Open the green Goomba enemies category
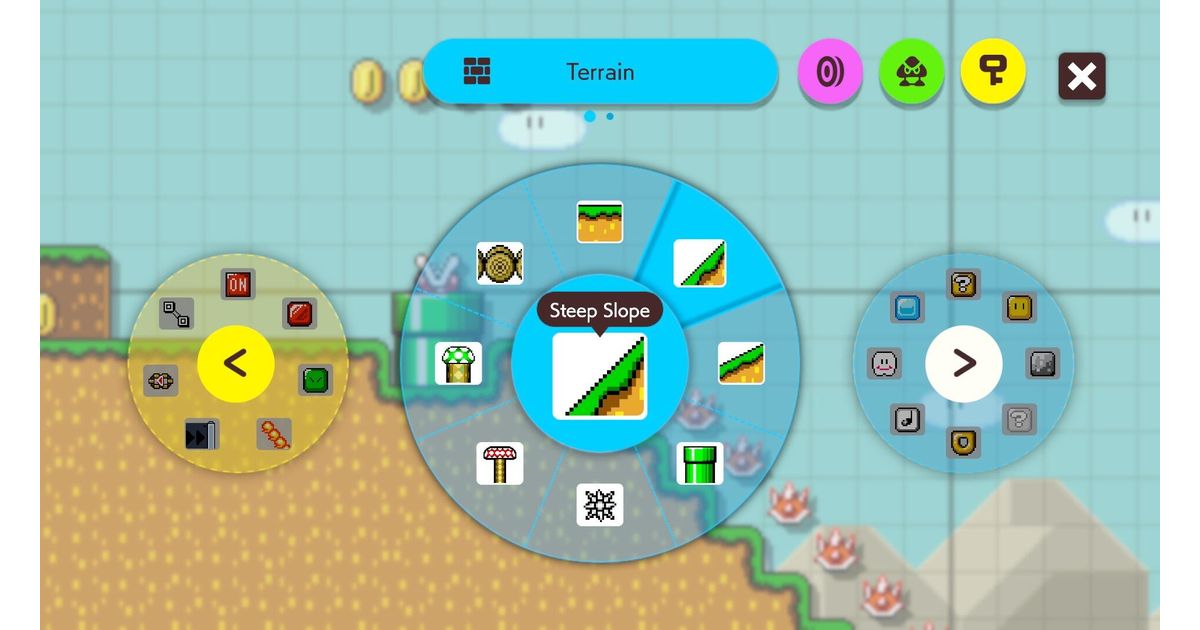Viewport: 1200px width, 630px height. pos(910,73)
